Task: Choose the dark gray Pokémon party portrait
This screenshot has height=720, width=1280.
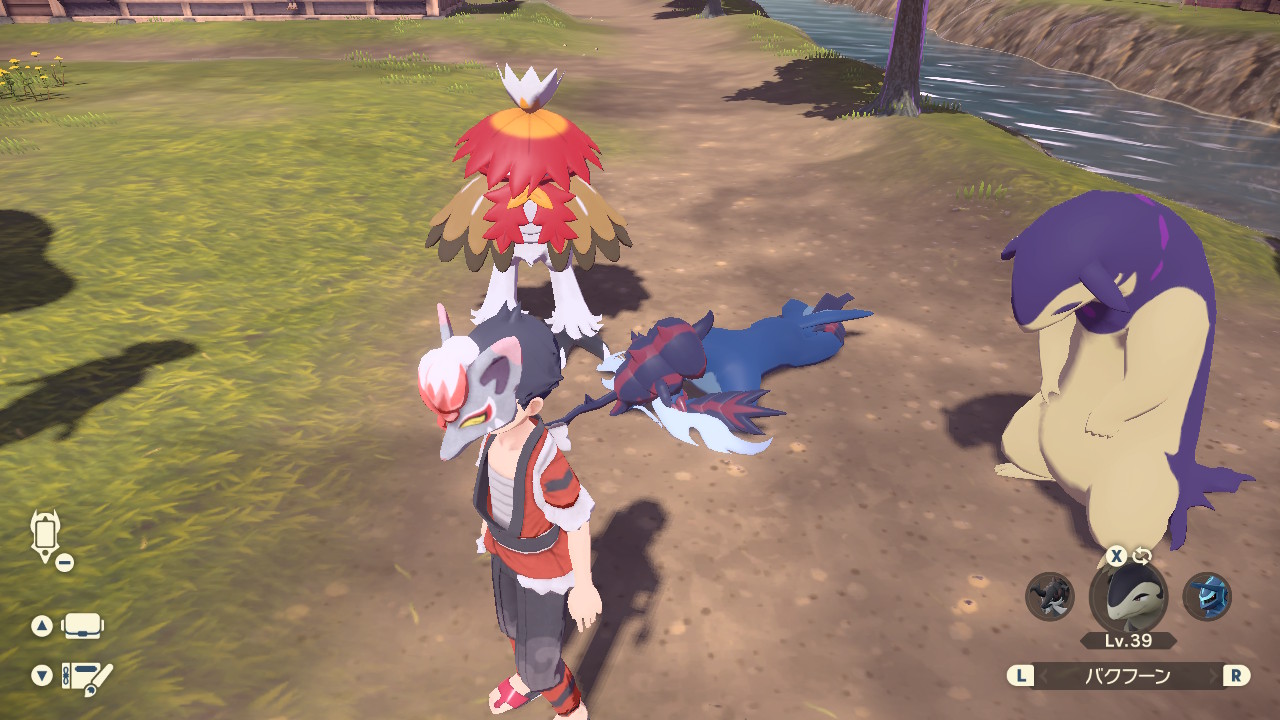Action: point(1050,597)
